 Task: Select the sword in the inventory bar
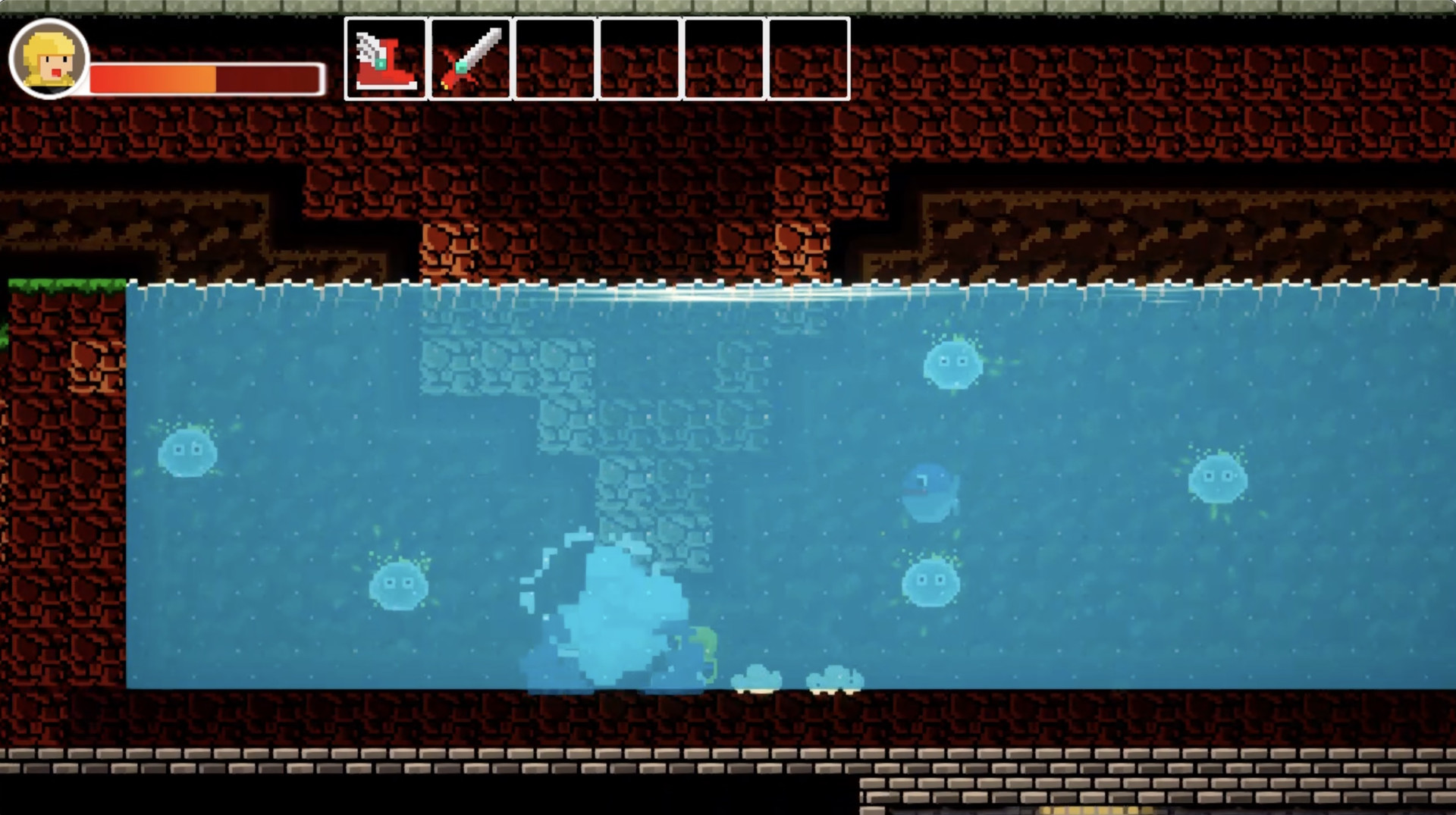click(x=470, y=57)
